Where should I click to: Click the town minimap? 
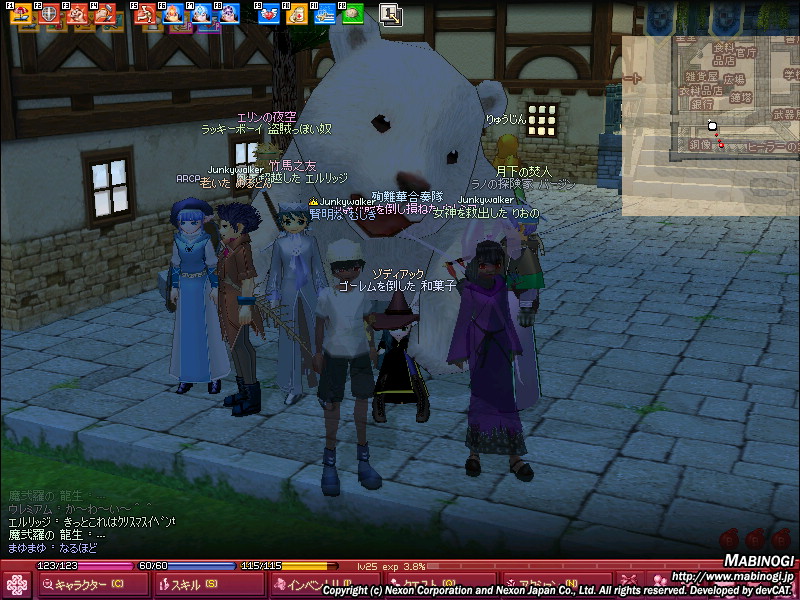tap(710, 125)
